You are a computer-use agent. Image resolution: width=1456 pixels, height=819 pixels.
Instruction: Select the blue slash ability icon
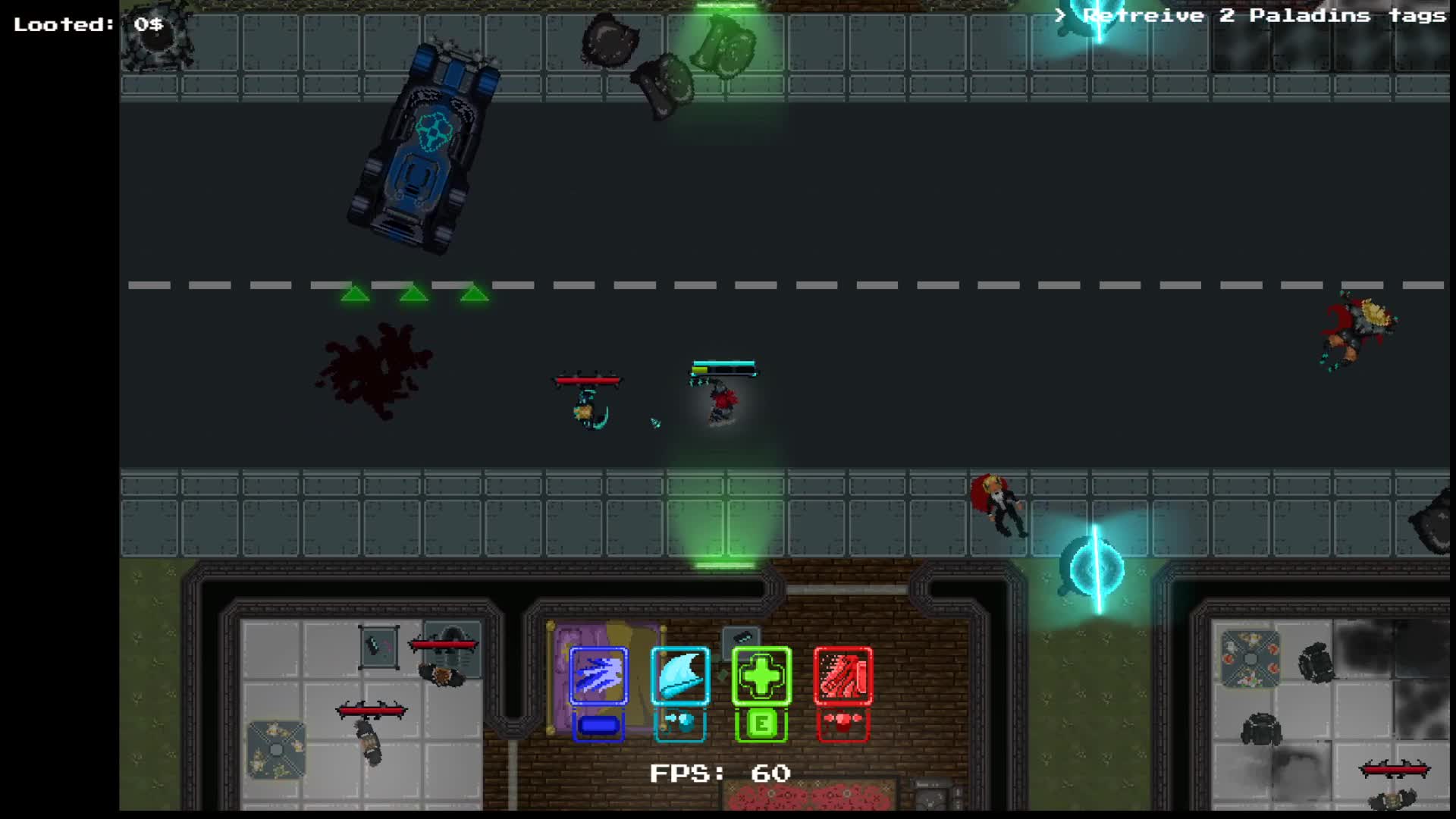(598, 677)
